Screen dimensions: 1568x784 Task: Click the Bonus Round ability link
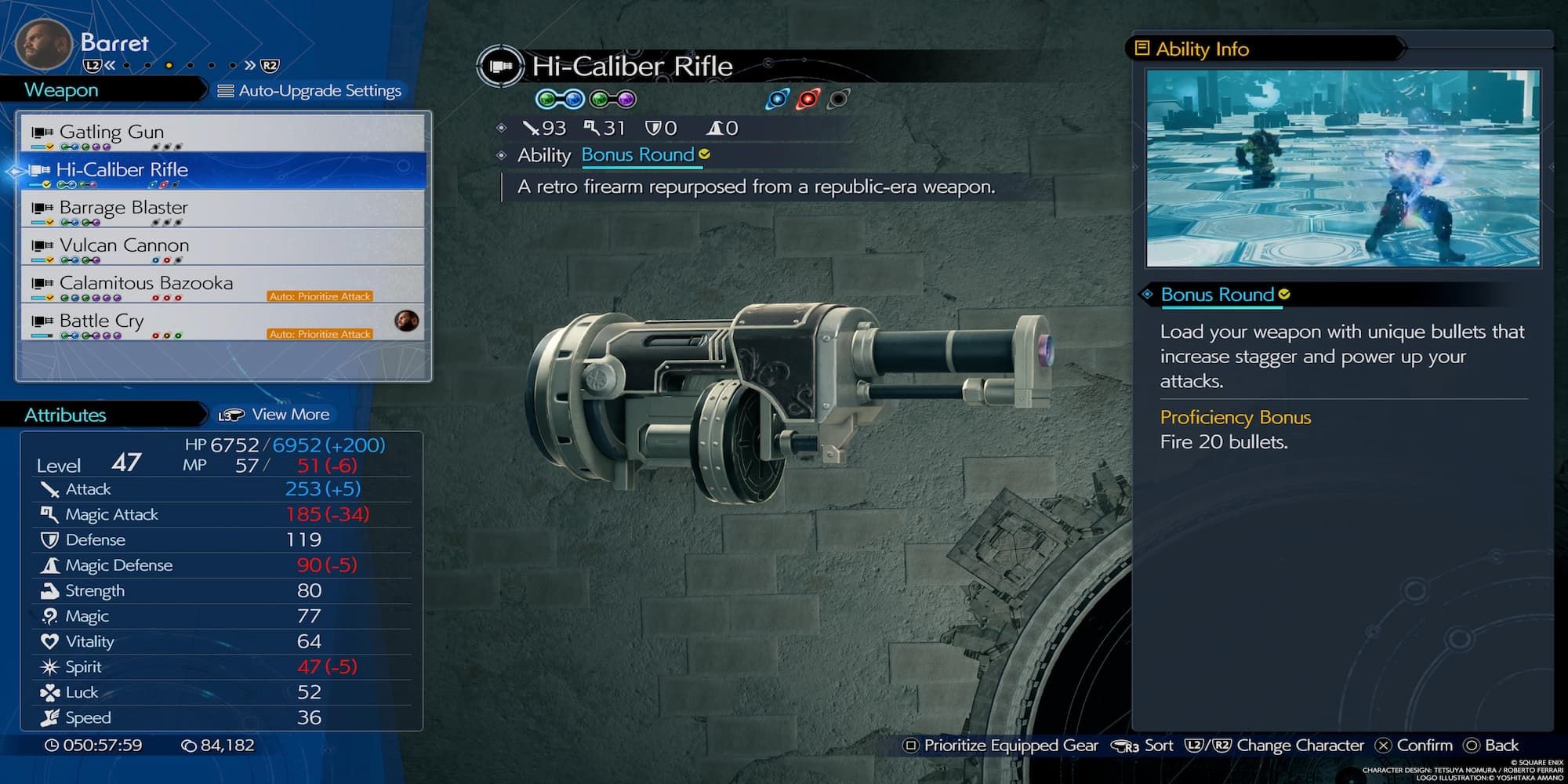coord(637,155)
